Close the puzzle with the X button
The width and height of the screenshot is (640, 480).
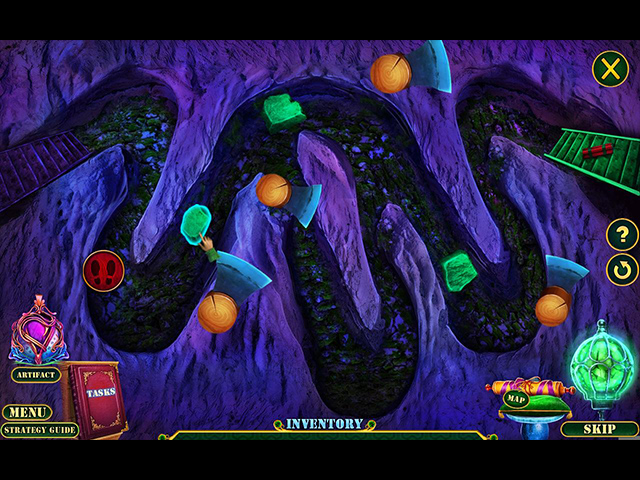click(609, 69)
